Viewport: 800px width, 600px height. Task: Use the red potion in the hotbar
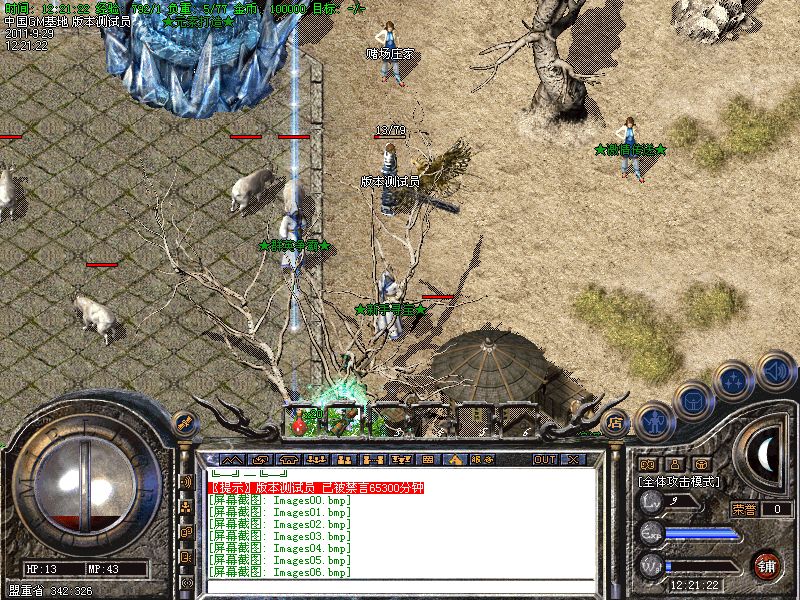pos(298,426)
